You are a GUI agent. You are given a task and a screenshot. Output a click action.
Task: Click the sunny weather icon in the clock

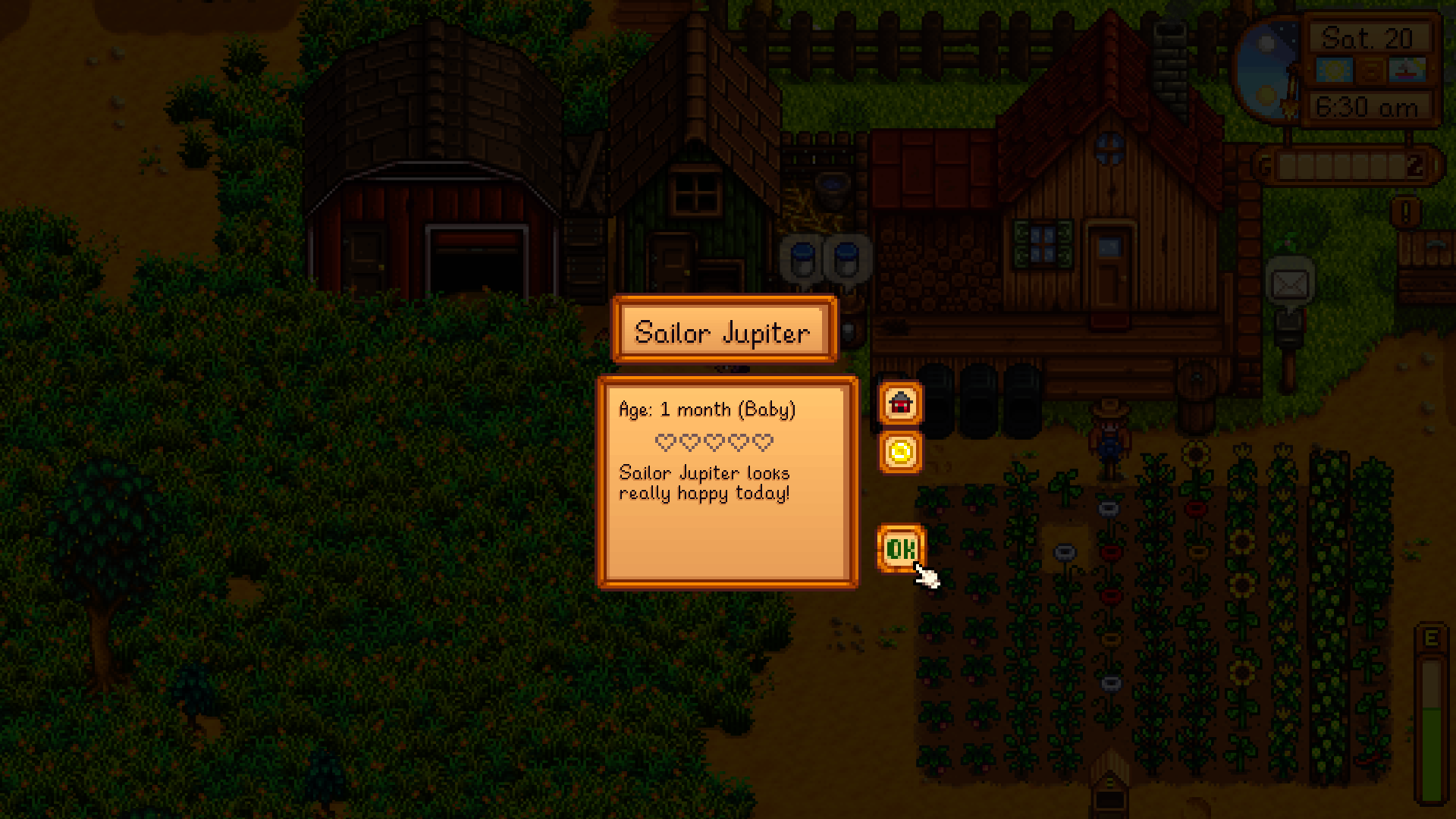1335,69
